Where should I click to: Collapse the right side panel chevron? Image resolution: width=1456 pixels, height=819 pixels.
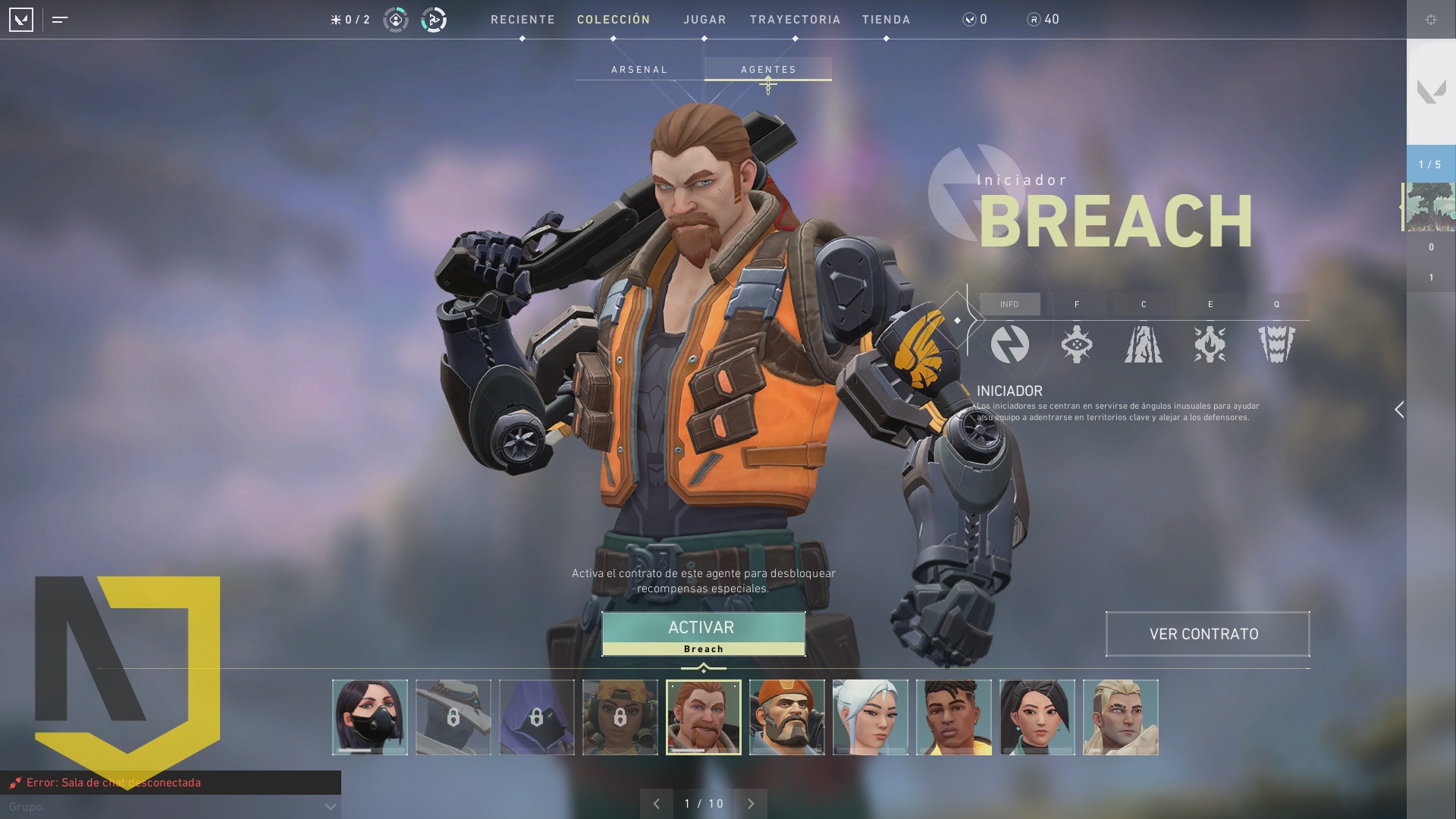(x=1400, y=409)
